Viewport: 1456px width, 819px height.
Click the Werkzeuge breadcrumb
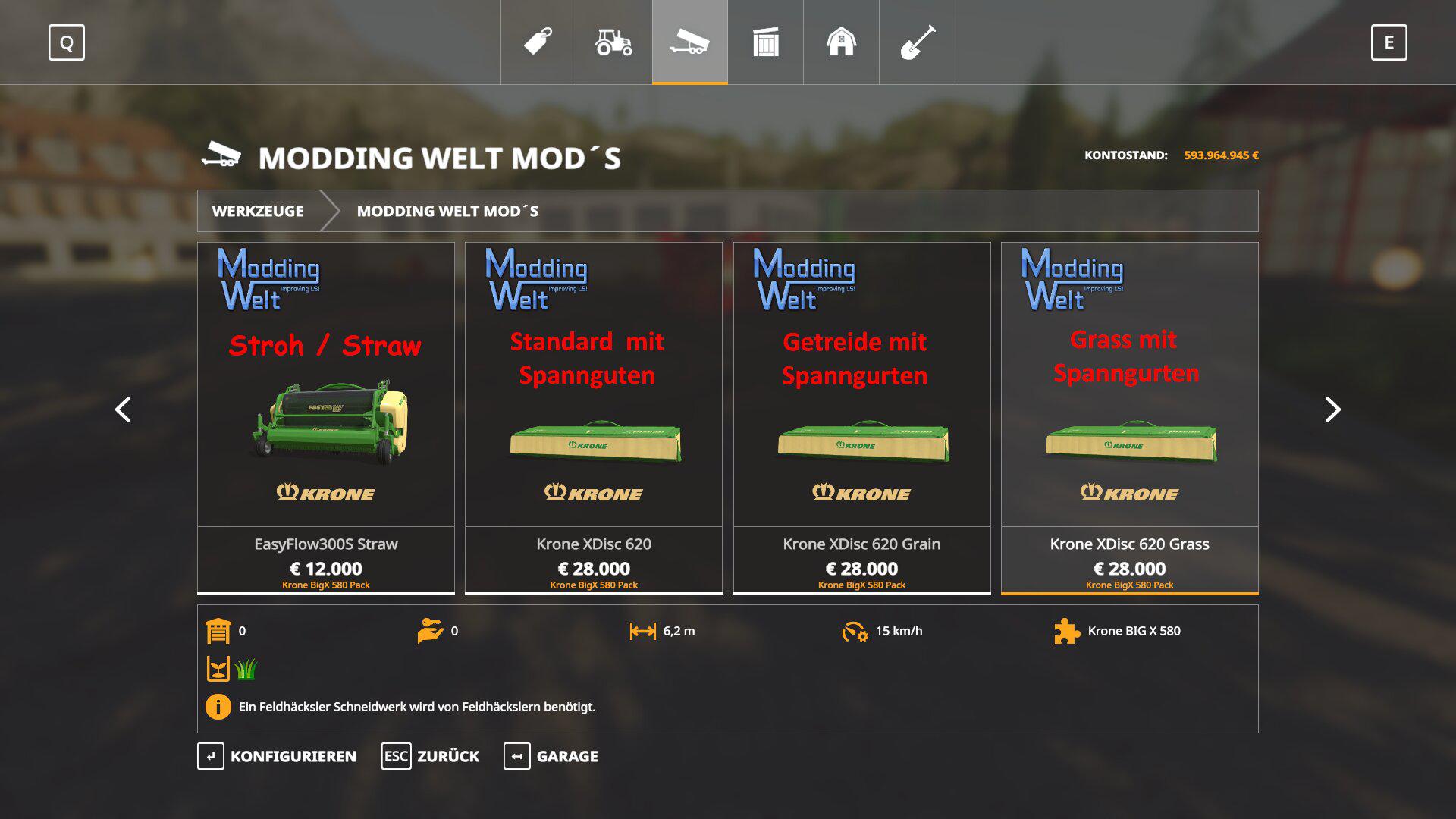pos(258,211)
